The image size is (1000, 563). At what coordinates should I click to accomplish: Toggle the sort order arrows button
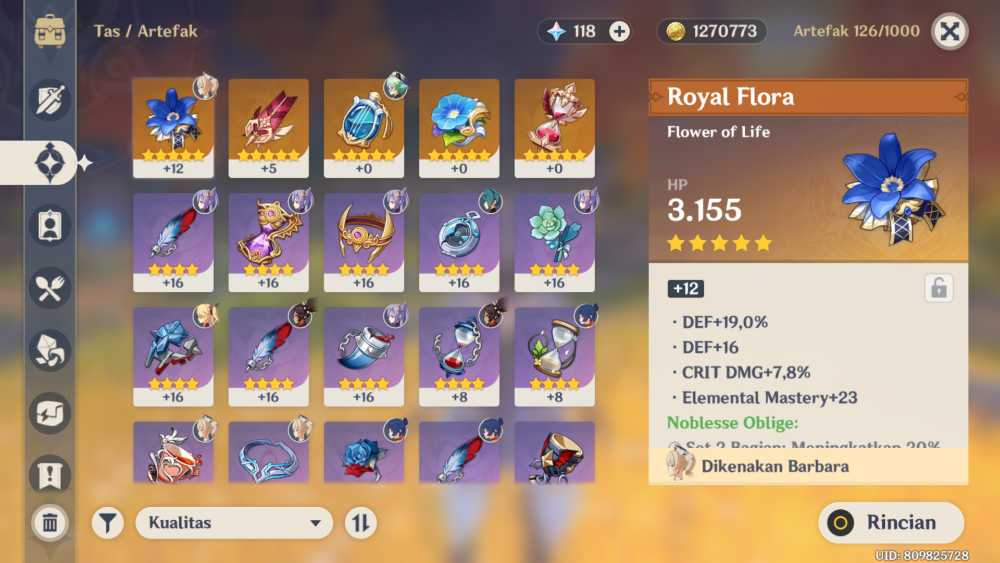(360, 522)
